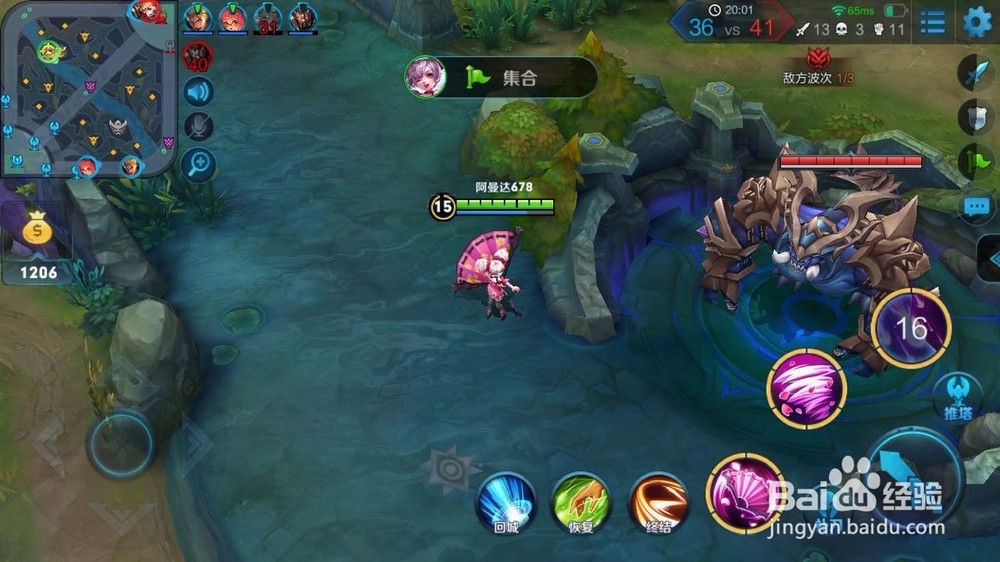Open the quick chat speech bubble
1000x562 pixels.
[975, 207]
